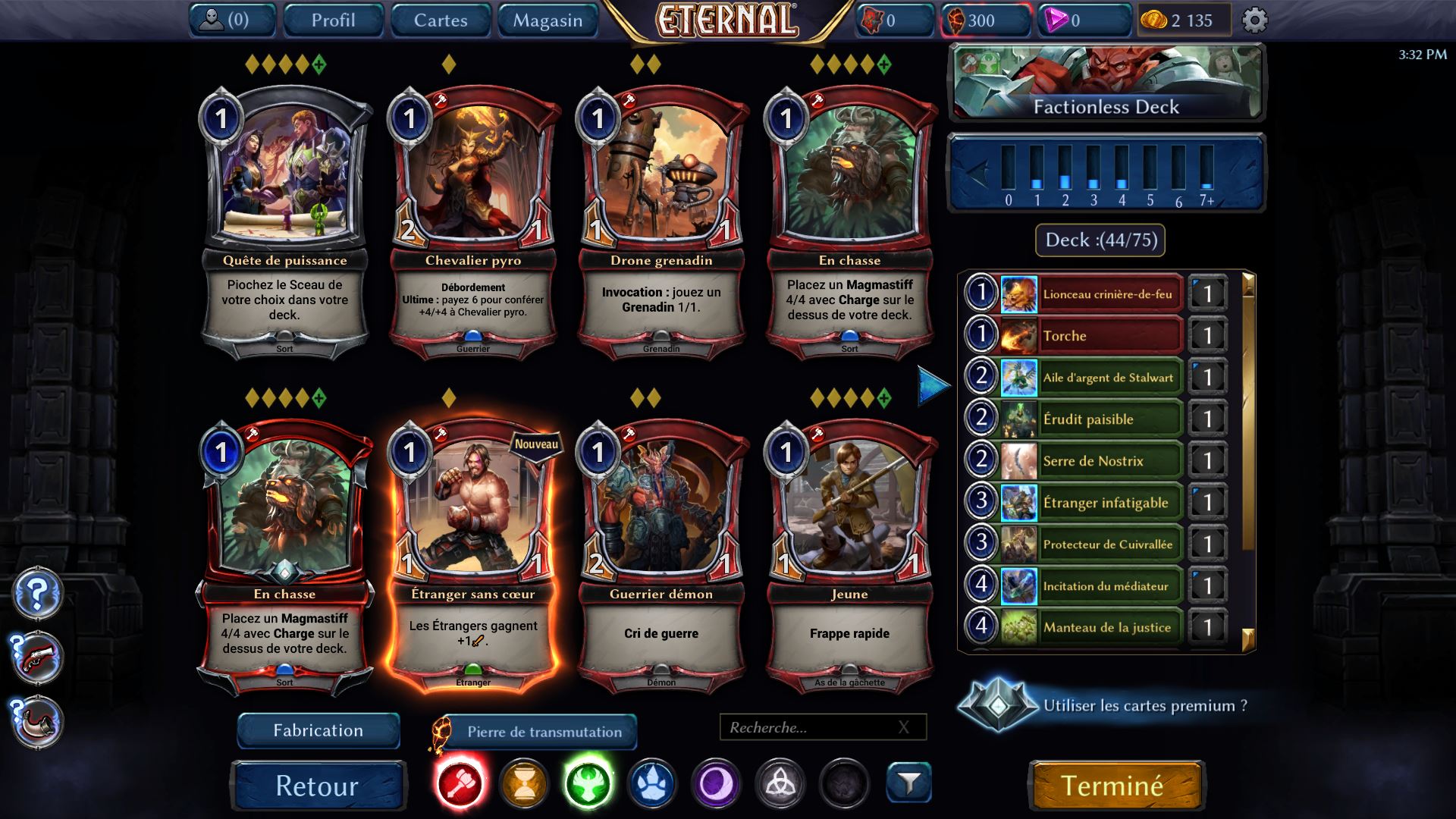Open the card filter funnel icon

tap(908, 783)
